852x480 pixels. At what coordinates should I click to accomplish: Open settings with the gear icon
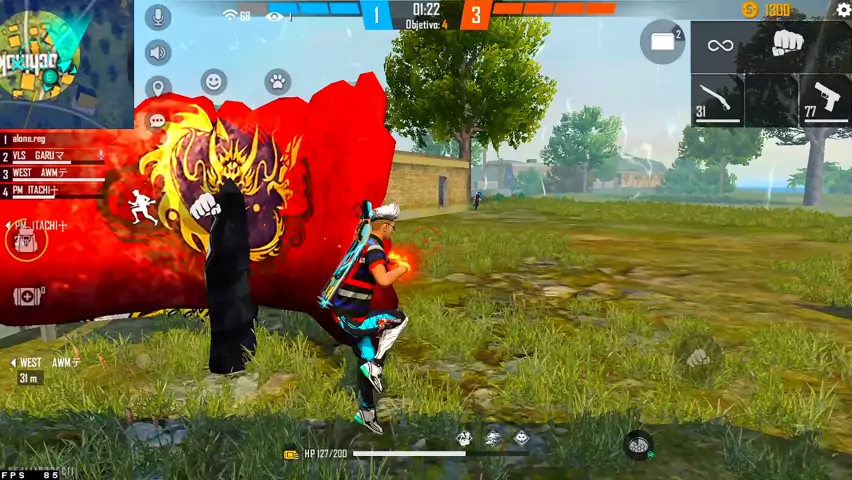click(x=843, y=10)
